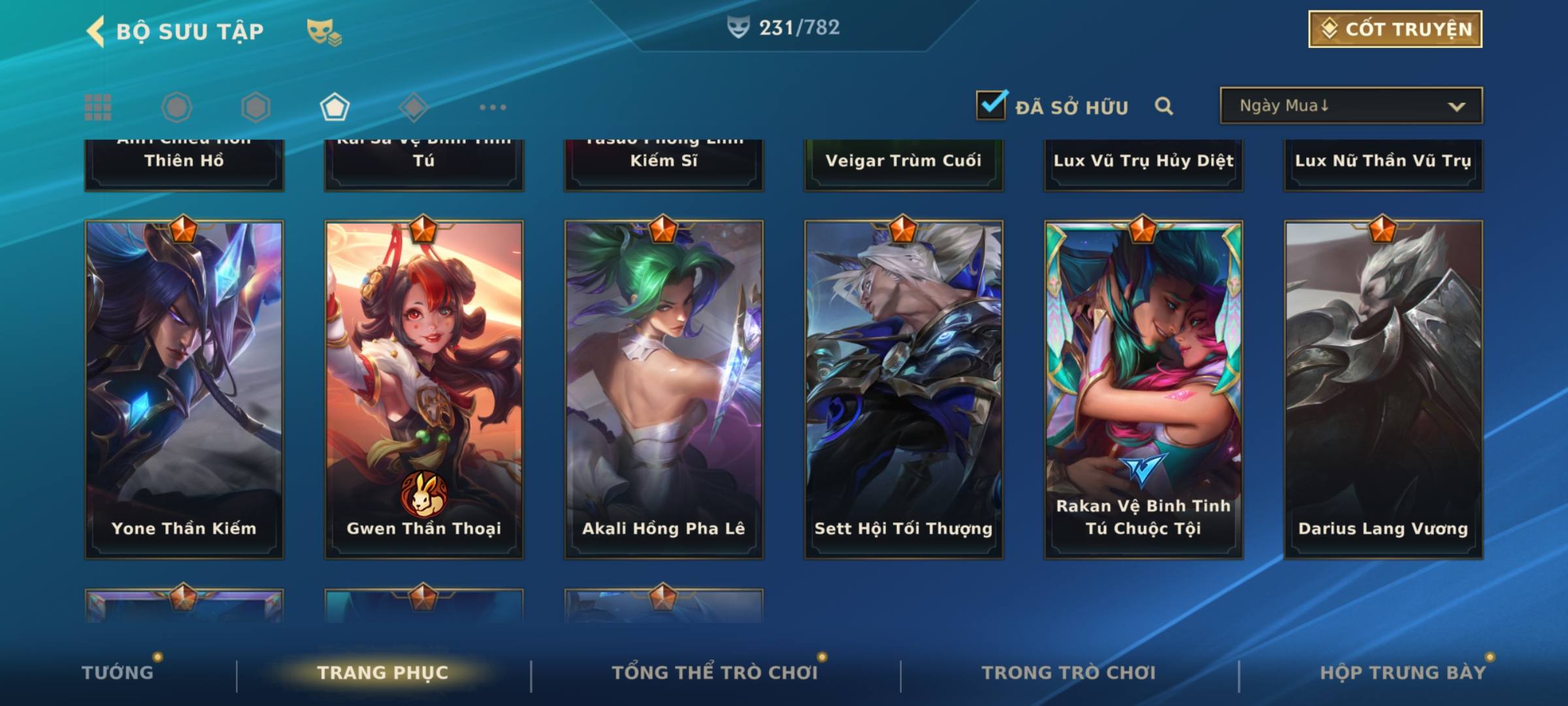Open the Cốt Truyện button
Viewport: 1568px width, 706px height.
click(x=1395, y=29)
